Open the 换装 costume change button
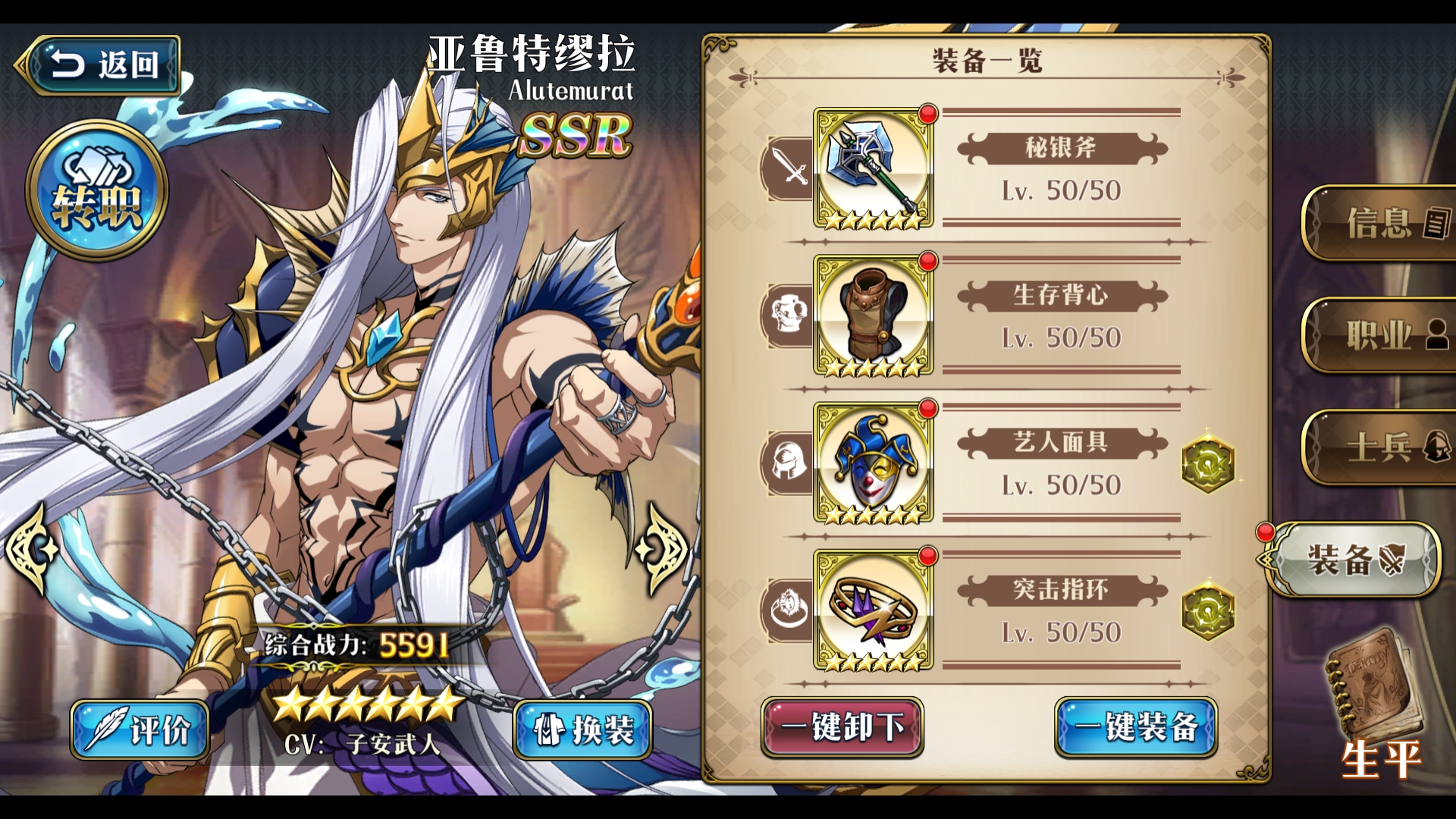The width and height of the screenshot is (1456, 819). [x=582, y=730]
